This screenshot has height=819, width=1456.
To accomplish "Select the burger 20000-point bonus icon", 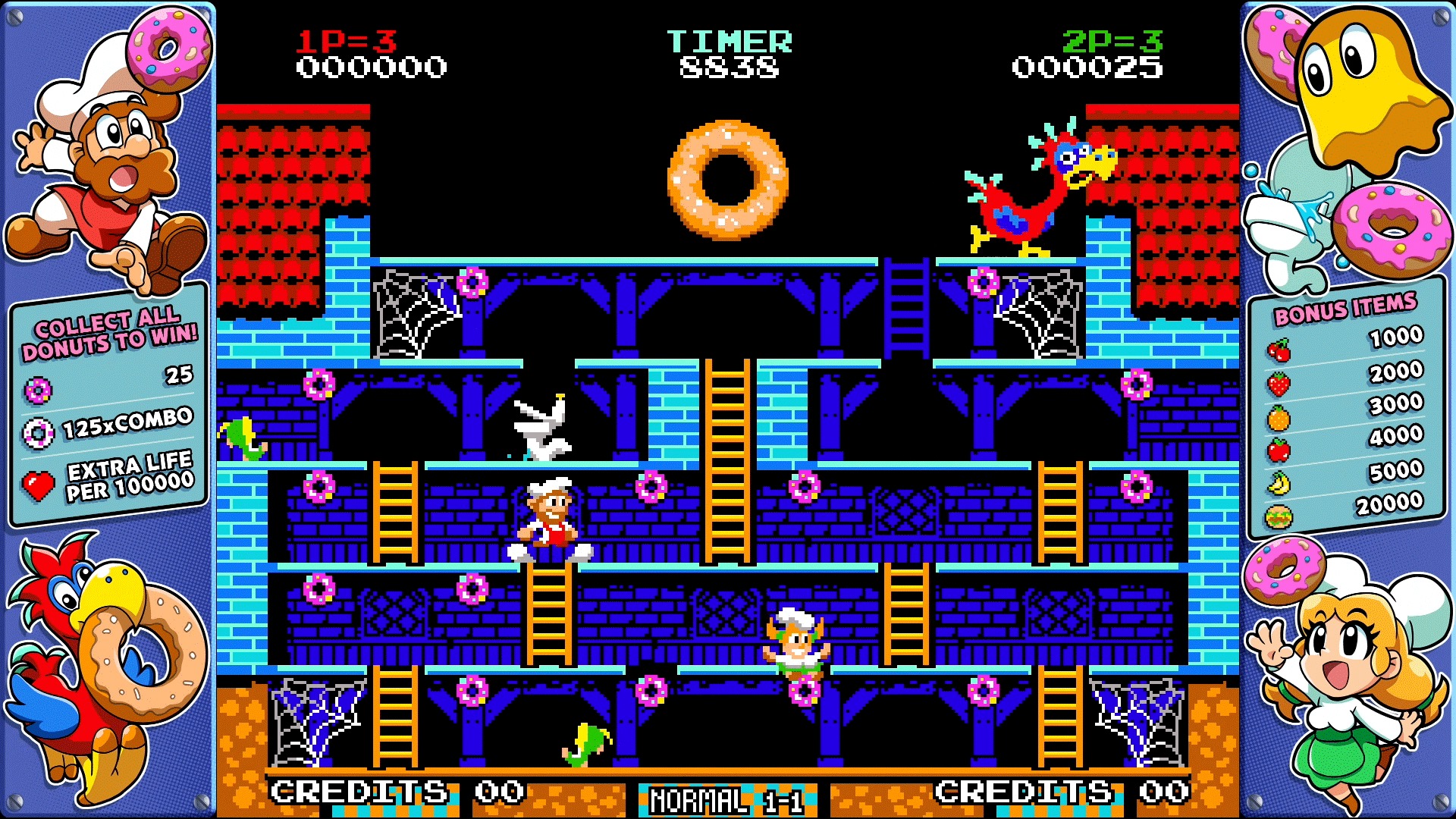I will click(x=1278, y=515).
